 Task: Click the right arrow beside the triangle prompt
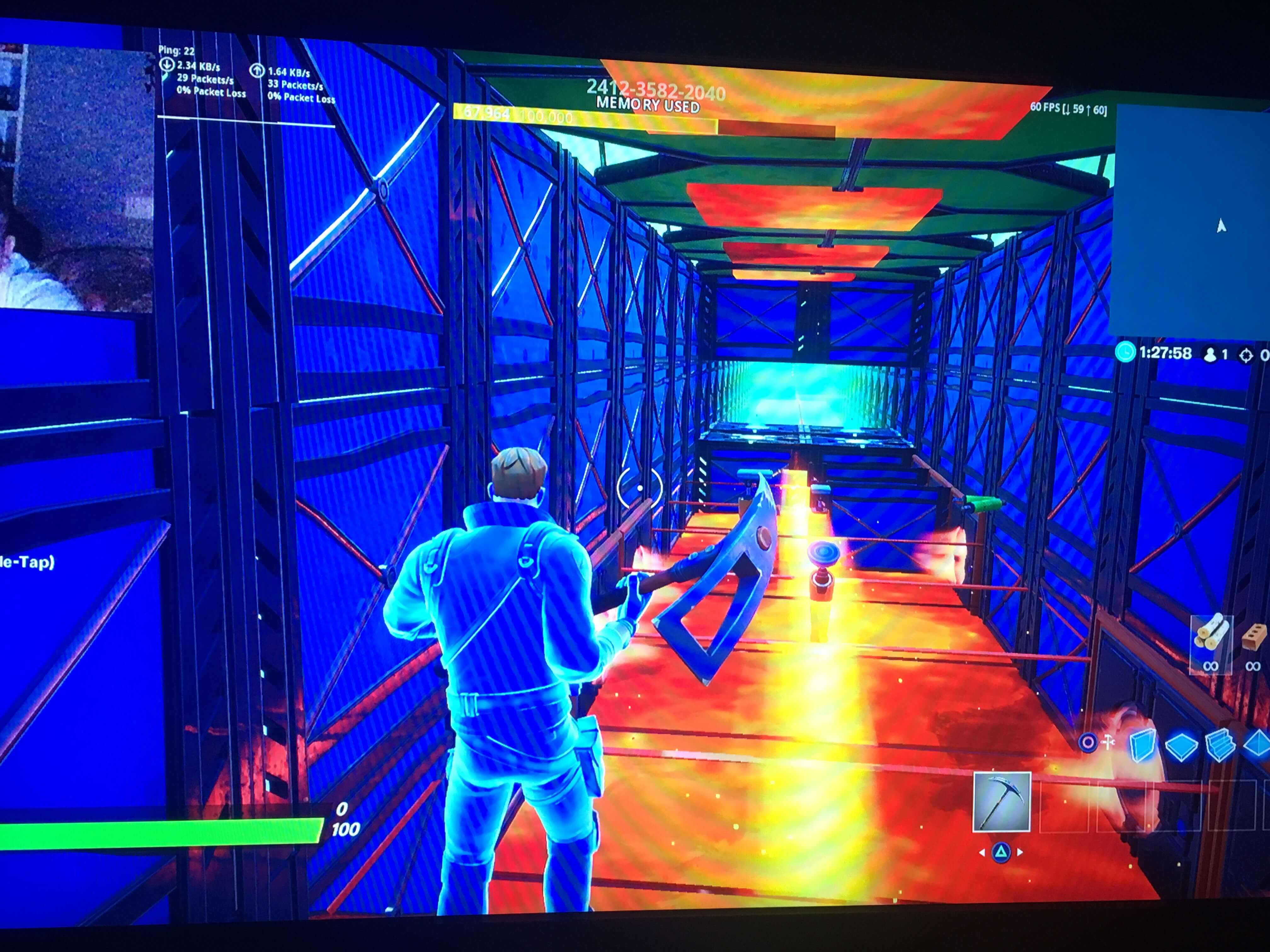click(x=1020, y=854)
